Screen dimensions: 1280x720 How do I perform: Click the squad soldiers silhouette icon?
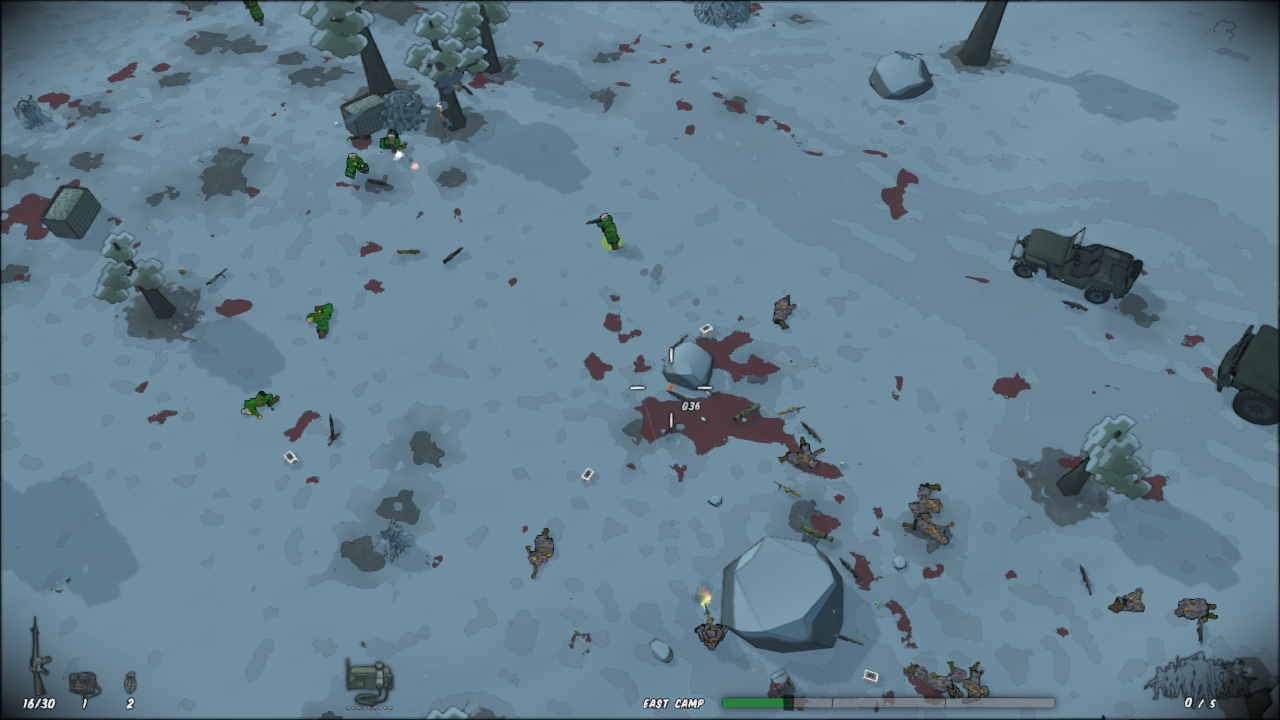pyautogui.click(x=1198, y=676)
